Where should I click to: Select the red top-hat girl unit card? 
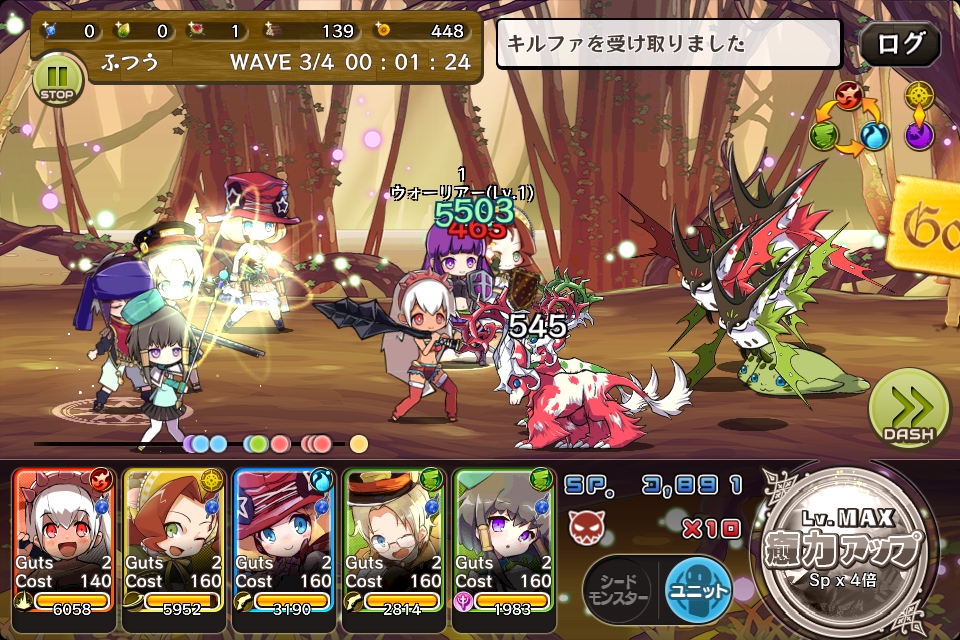coord(284,540)
